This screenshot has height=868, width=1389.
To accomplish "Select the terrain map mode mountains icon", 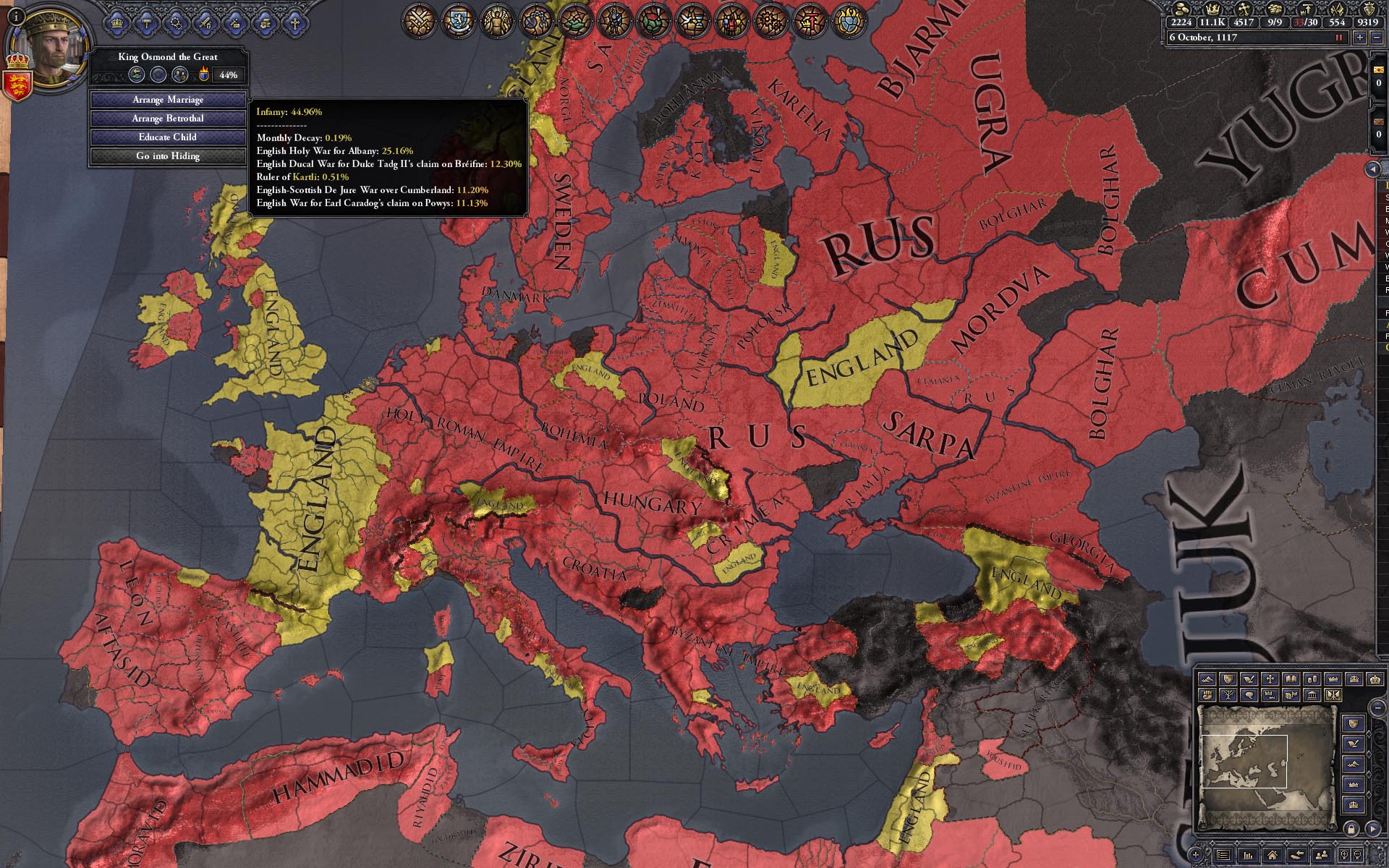I will tap(1206, 678).
